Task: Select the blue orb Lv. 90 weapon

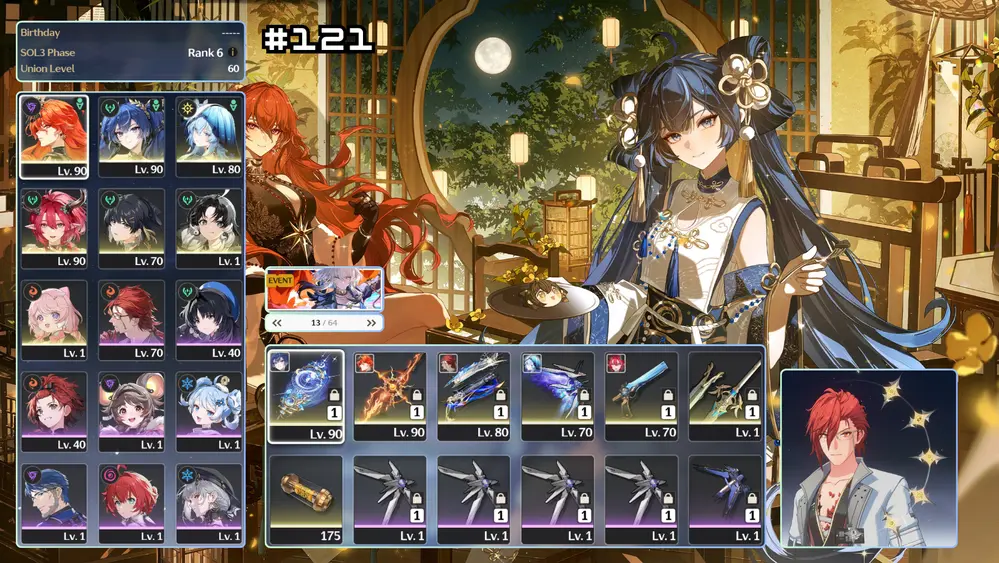Action: [x=305, y=396]
